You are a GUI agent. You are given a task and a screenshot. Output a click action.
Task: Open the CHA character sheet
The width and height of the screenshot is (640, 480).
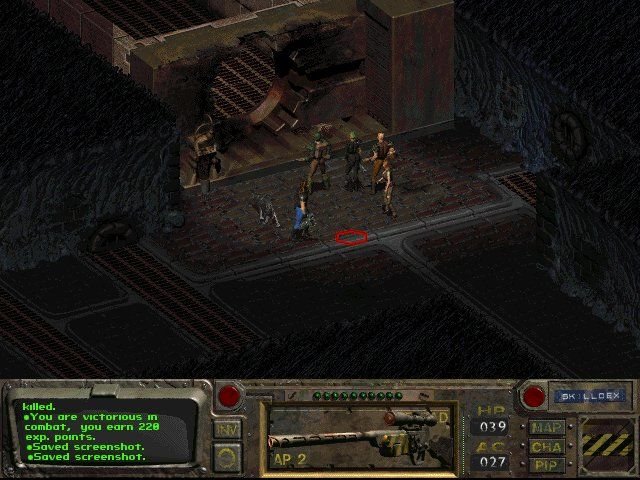pyautogui.click(x=546, y=446)
